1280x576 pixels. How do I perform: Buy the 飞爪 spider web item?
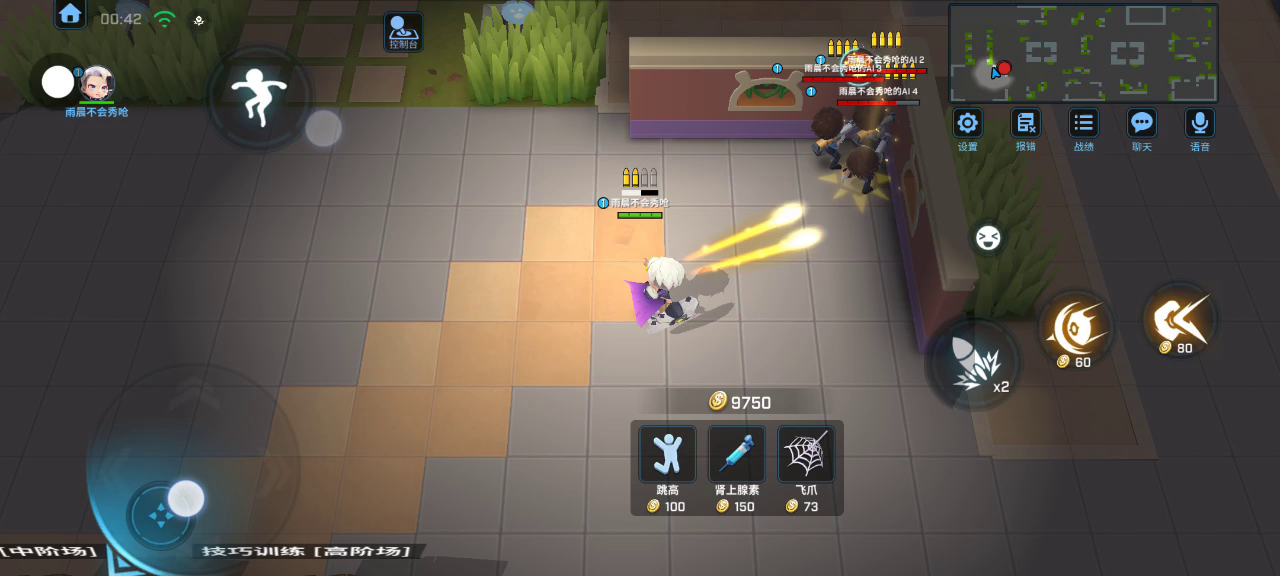(x=806, y=454)
